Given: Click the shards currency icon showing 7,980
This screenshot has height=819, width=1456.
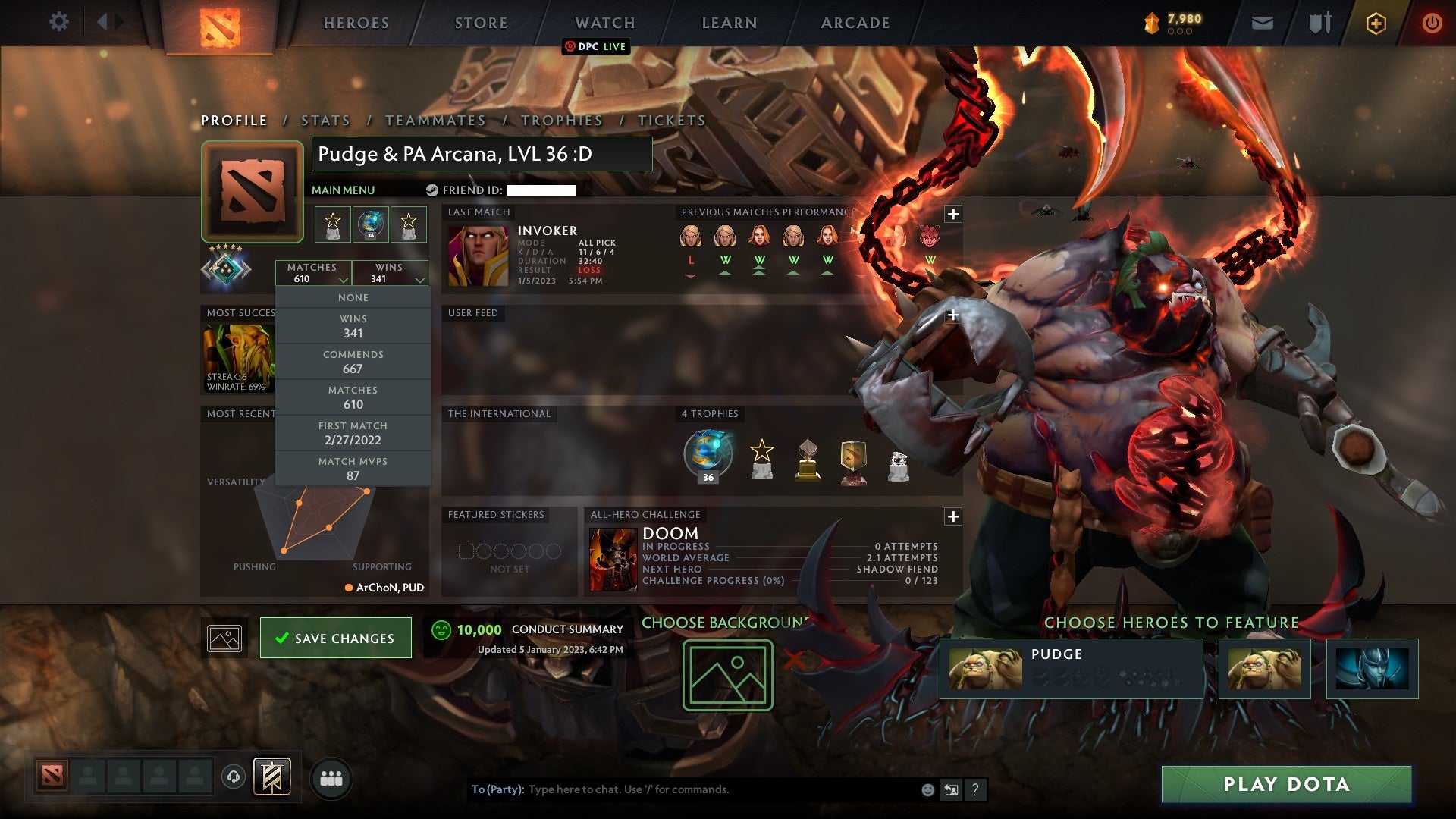Looking at the screenshot, I should tap(1151, 22).
